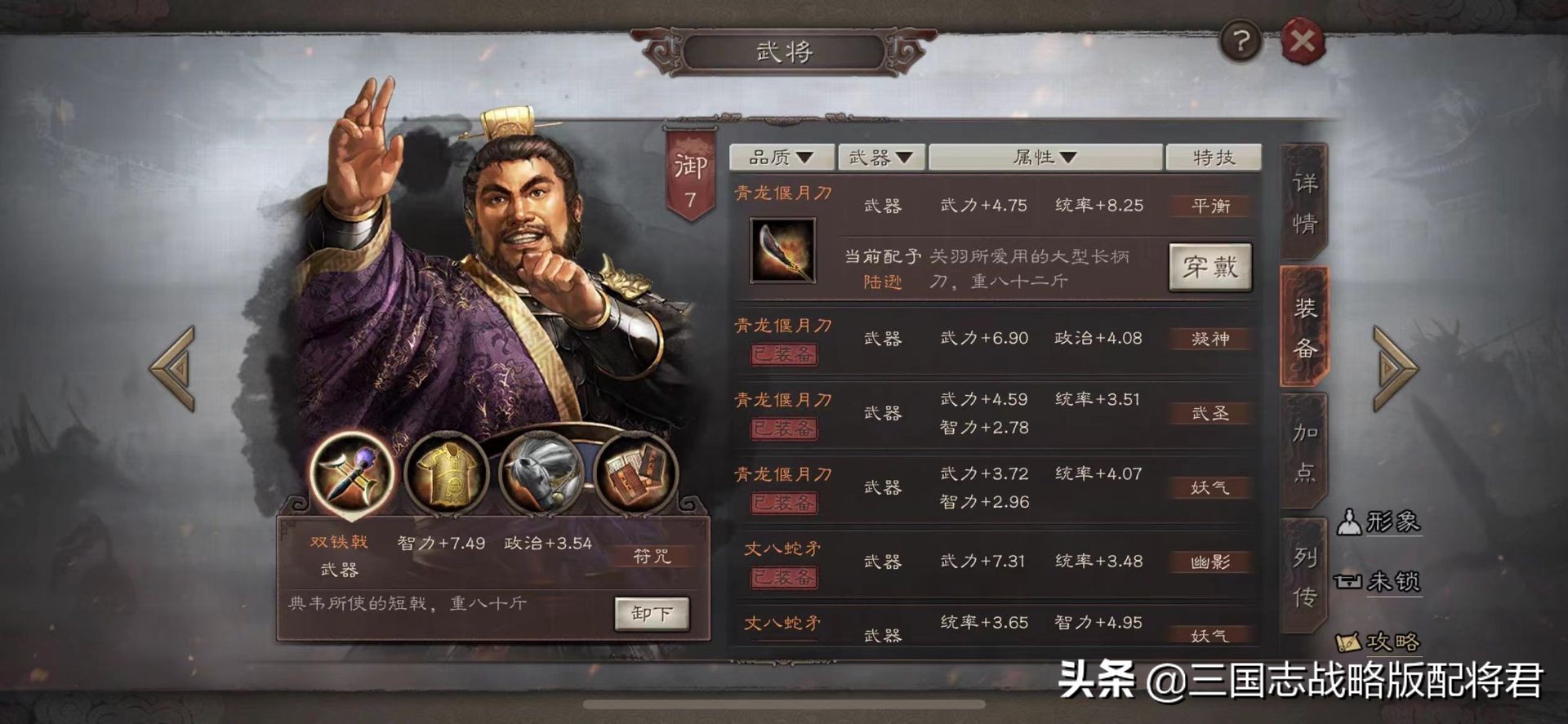This screenshot has height=724, width=1568.
Task: Open the 属性 attribute filter dropdown
Action: point(1048,157)
